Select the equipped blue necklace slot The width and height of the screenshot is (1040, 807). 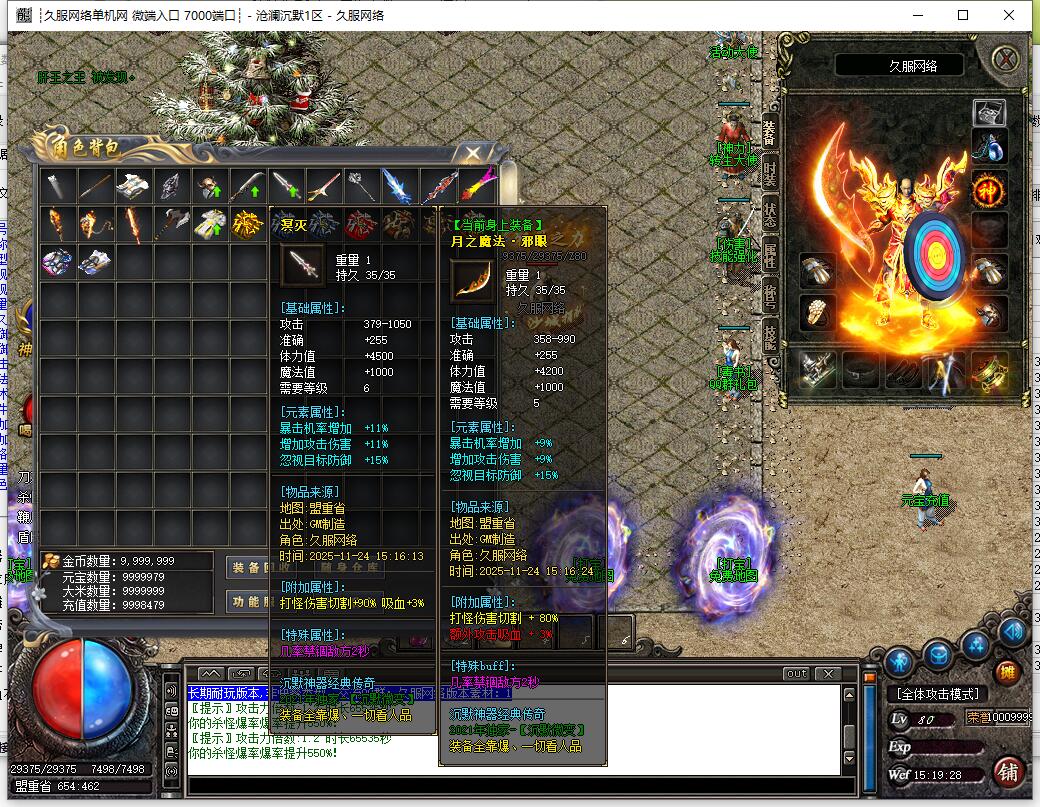click(989, 148)
